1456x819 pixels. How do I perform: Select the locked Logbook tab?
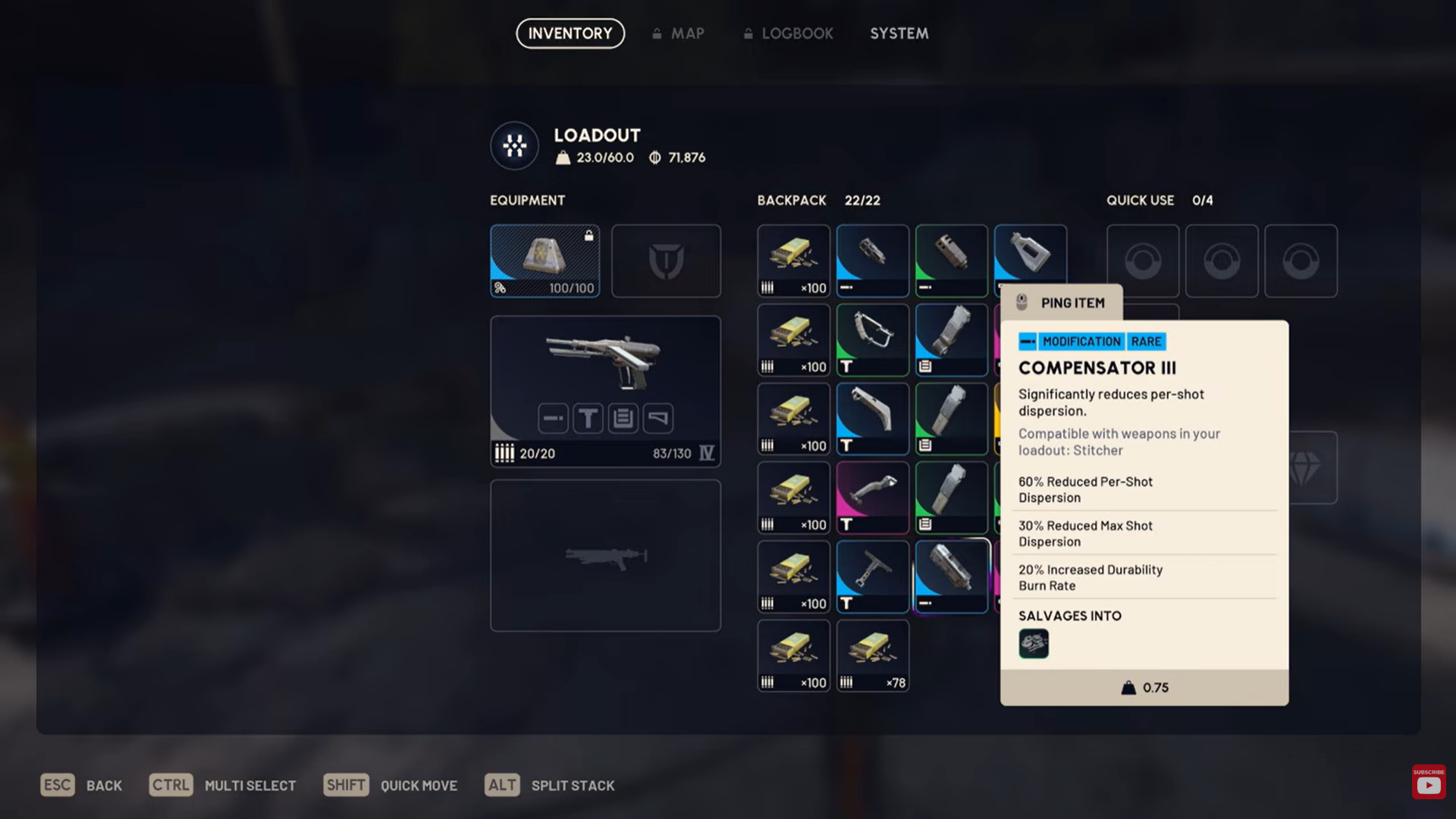tap(789, 33)
